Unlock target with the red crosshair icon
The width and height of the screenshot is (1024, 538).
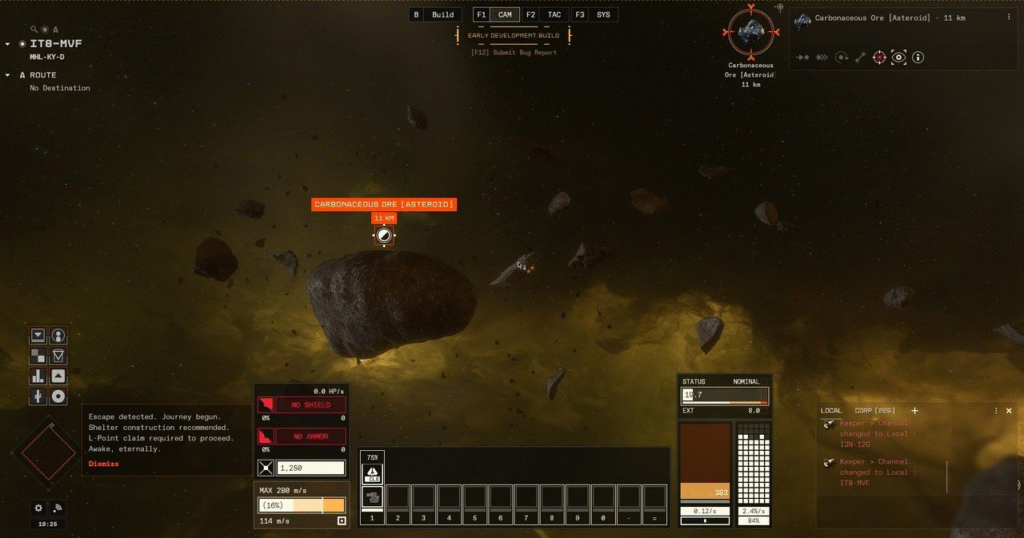click(x=880, y=58)
